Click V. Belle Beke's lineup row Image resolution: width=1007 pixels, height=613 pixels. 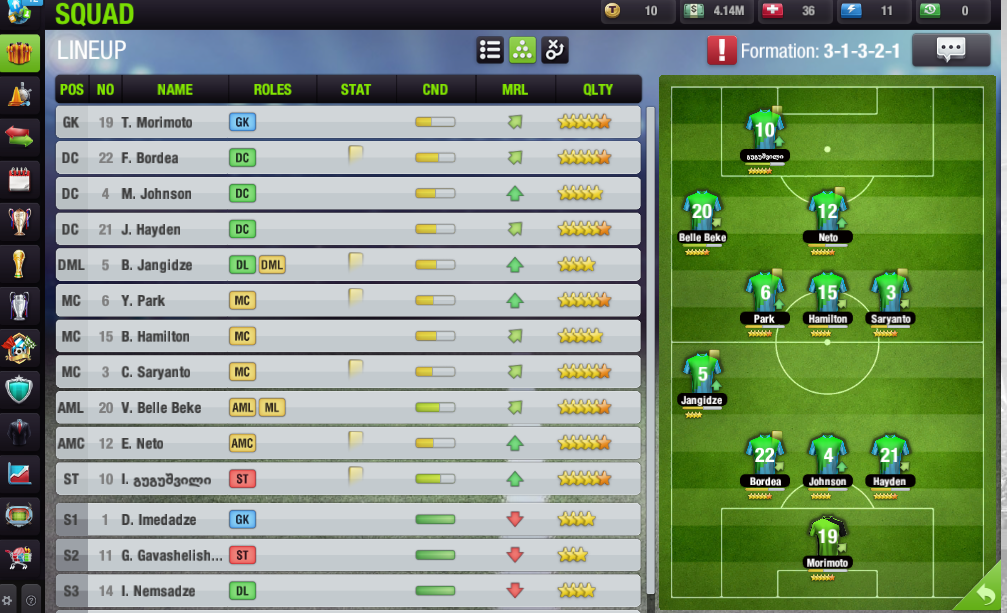348,408
